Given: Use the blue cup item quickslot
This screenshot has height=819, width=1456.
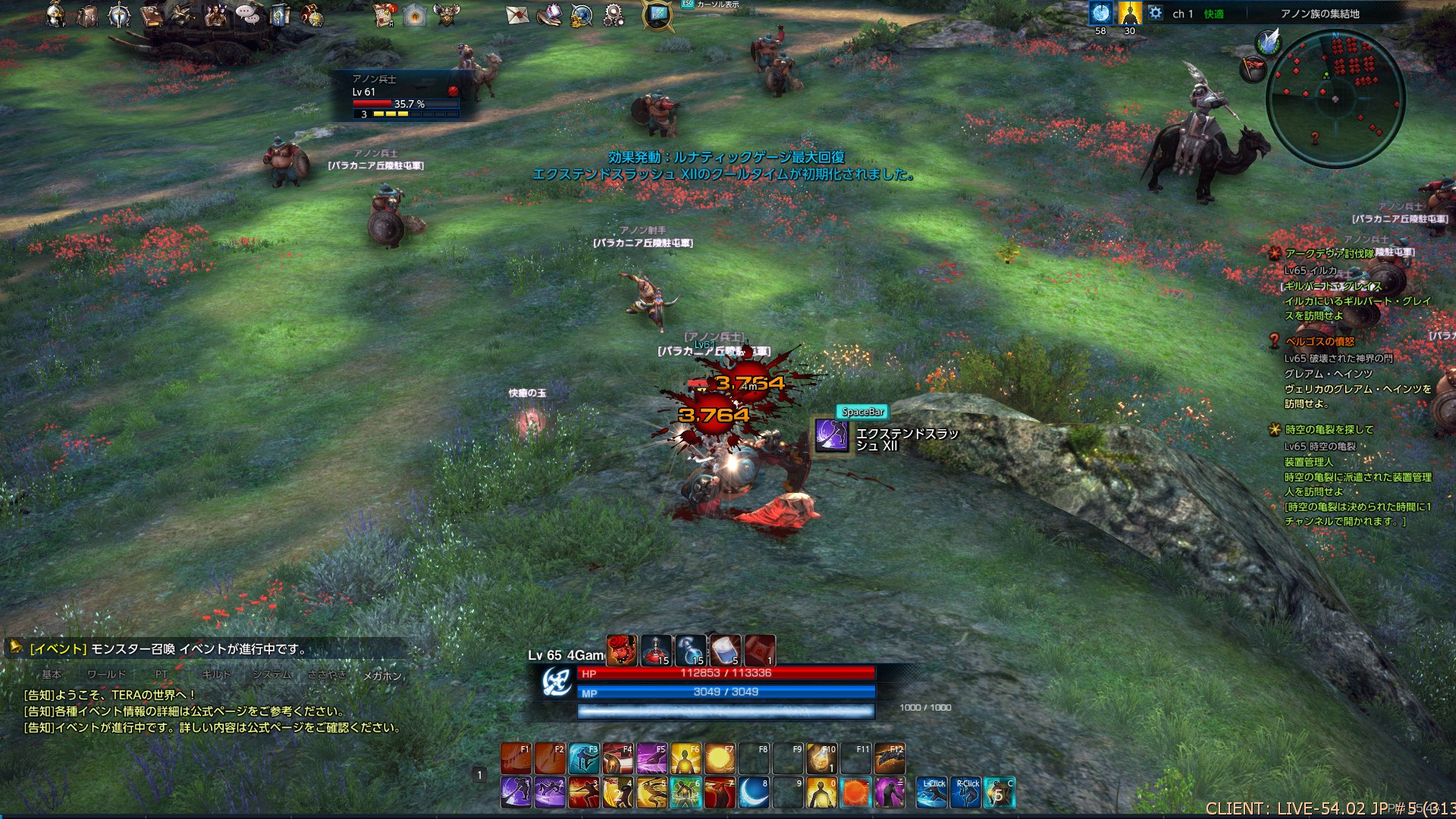Looking at the screenshot, I should 725,651.
